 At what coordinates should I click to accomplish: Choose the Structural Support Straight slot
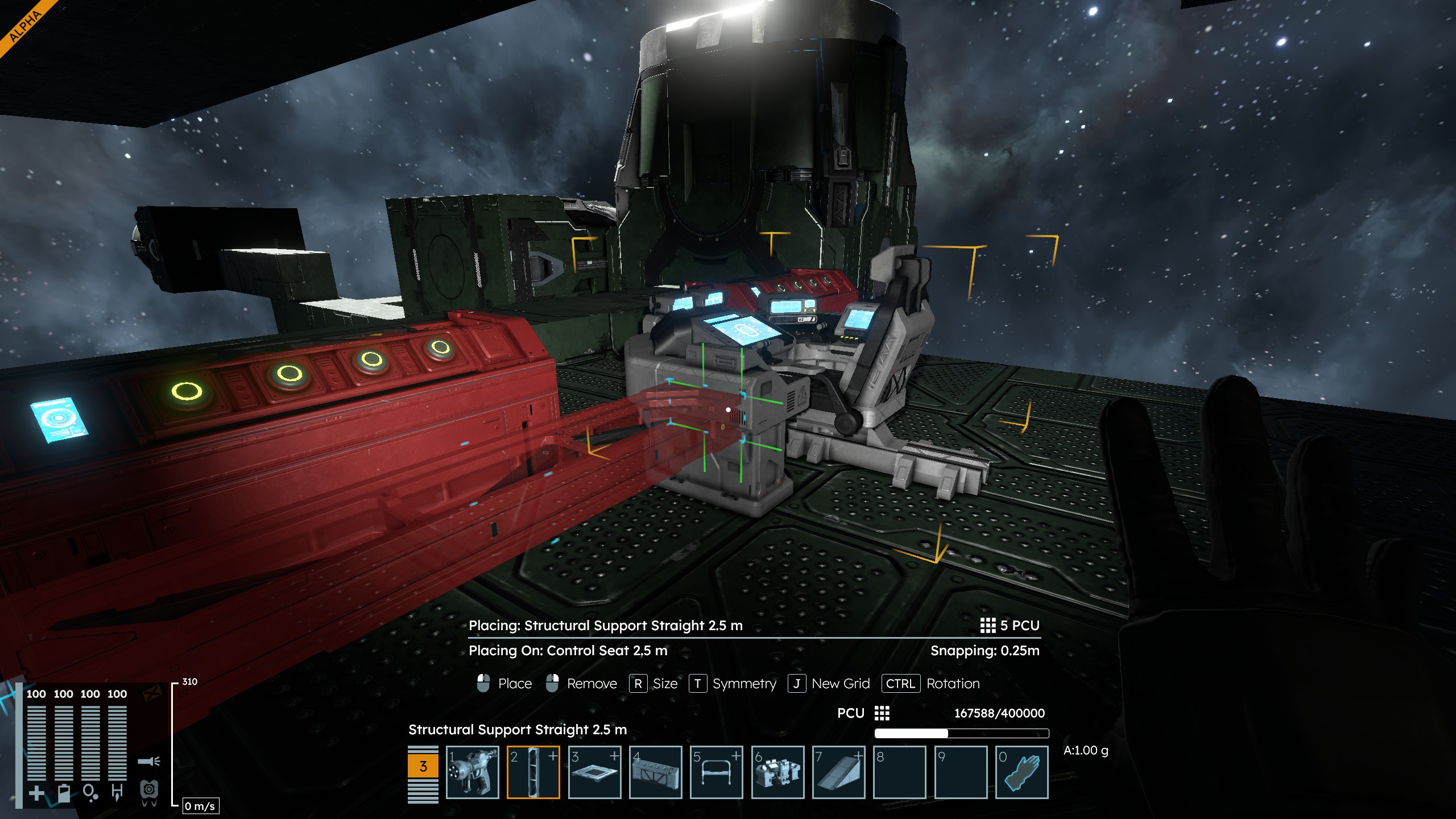pyautogui.click(x=533, y=772)
